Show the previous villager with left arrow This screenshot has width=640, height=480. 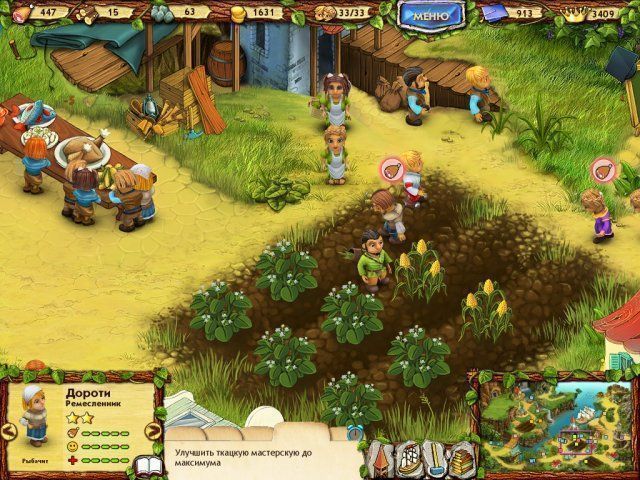(x=9, y=431)
